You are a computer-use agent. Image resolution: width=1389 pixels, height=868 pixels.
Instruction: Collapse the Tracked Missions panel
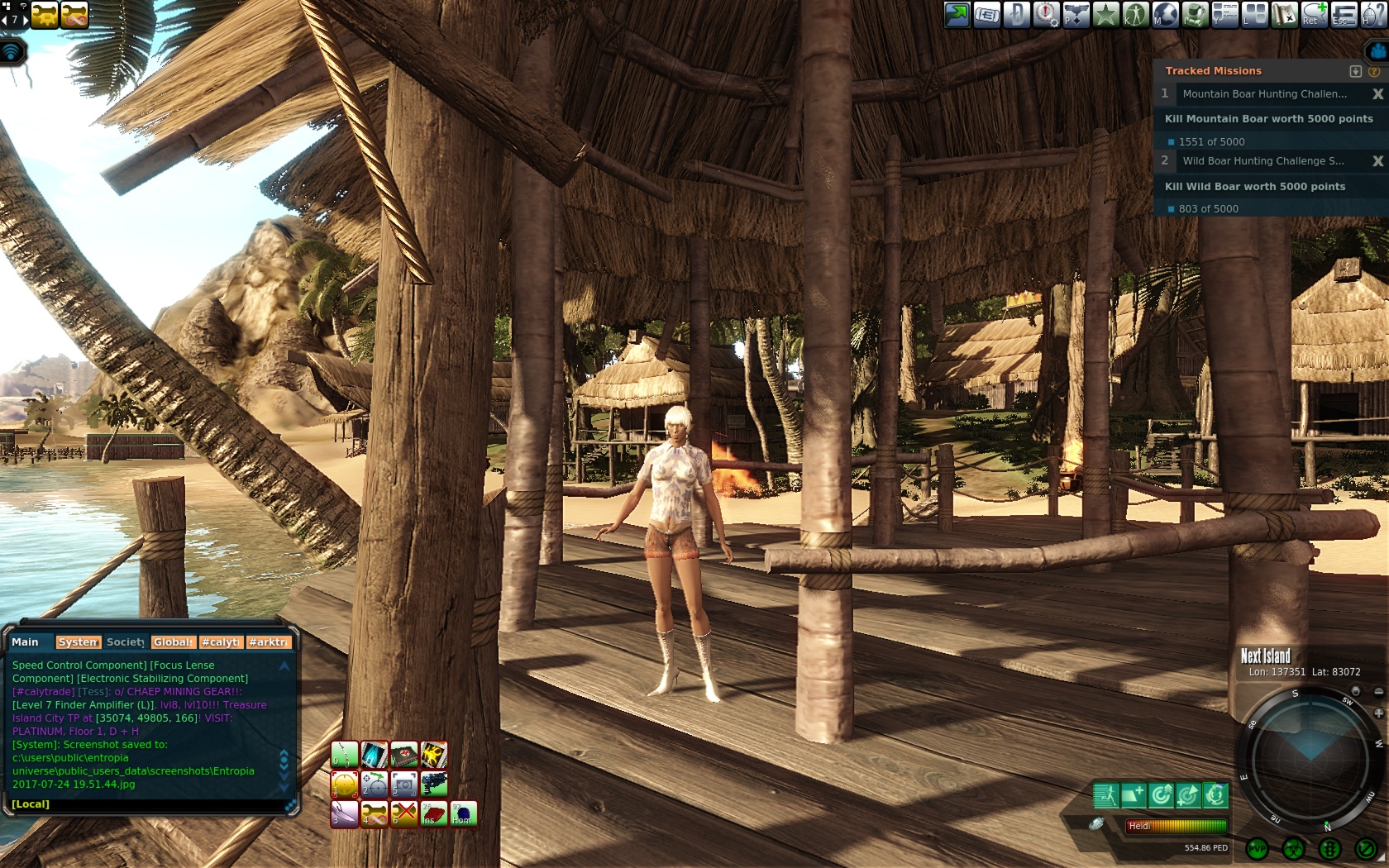tap(1355, 71)
